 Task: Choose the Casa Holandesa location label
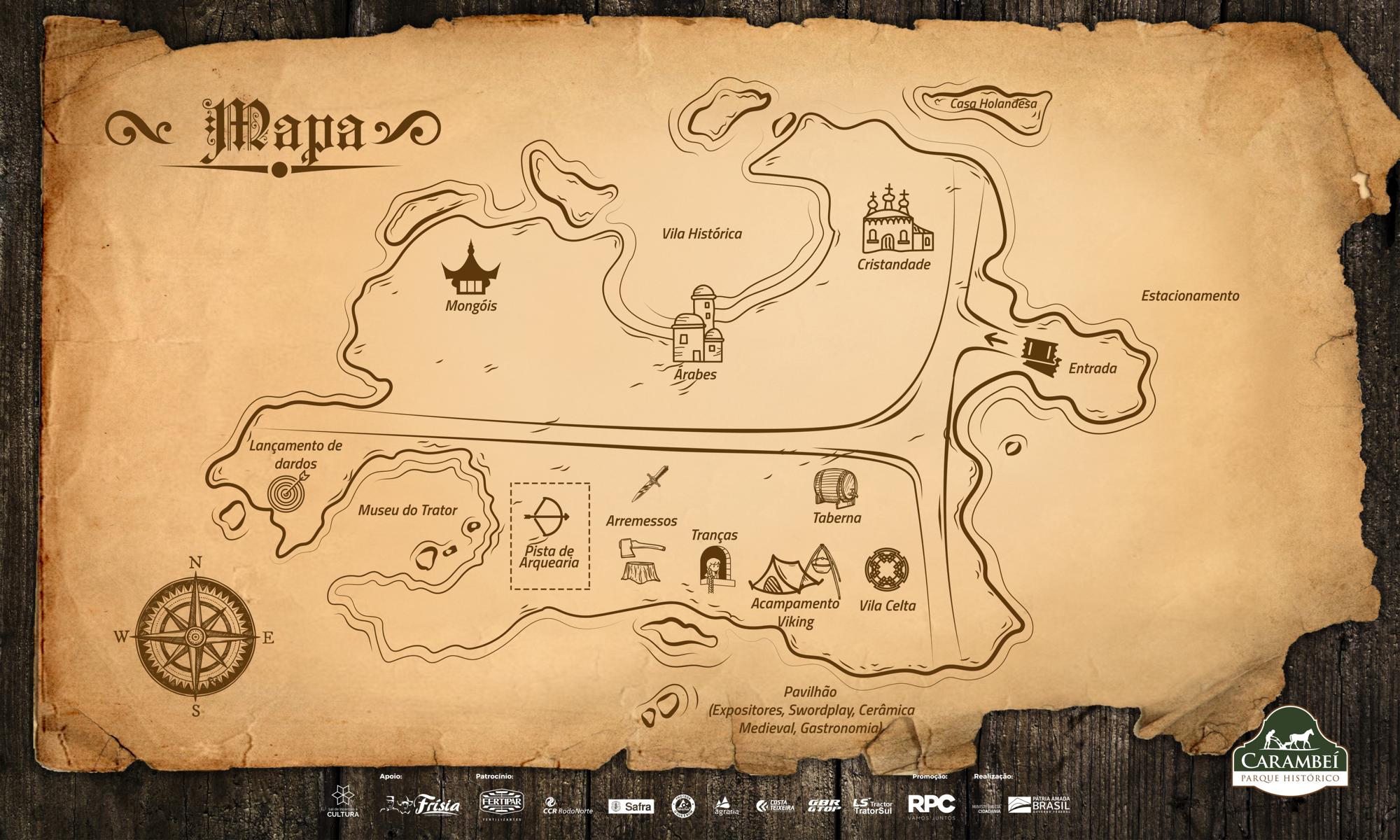993,104
